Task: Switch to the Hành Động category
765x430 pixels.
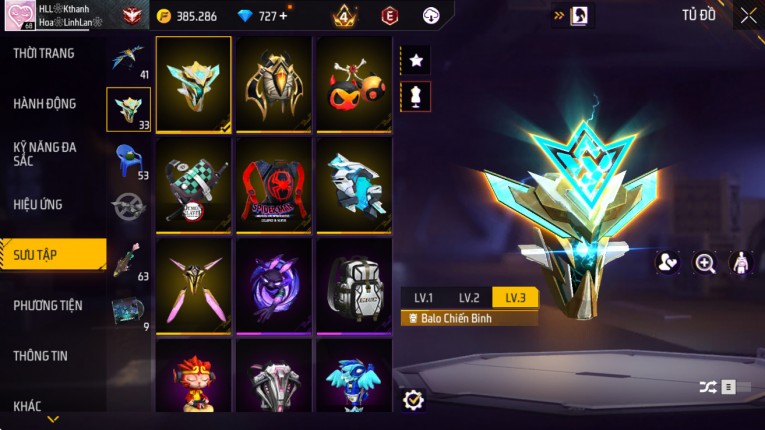Action: 45,103
